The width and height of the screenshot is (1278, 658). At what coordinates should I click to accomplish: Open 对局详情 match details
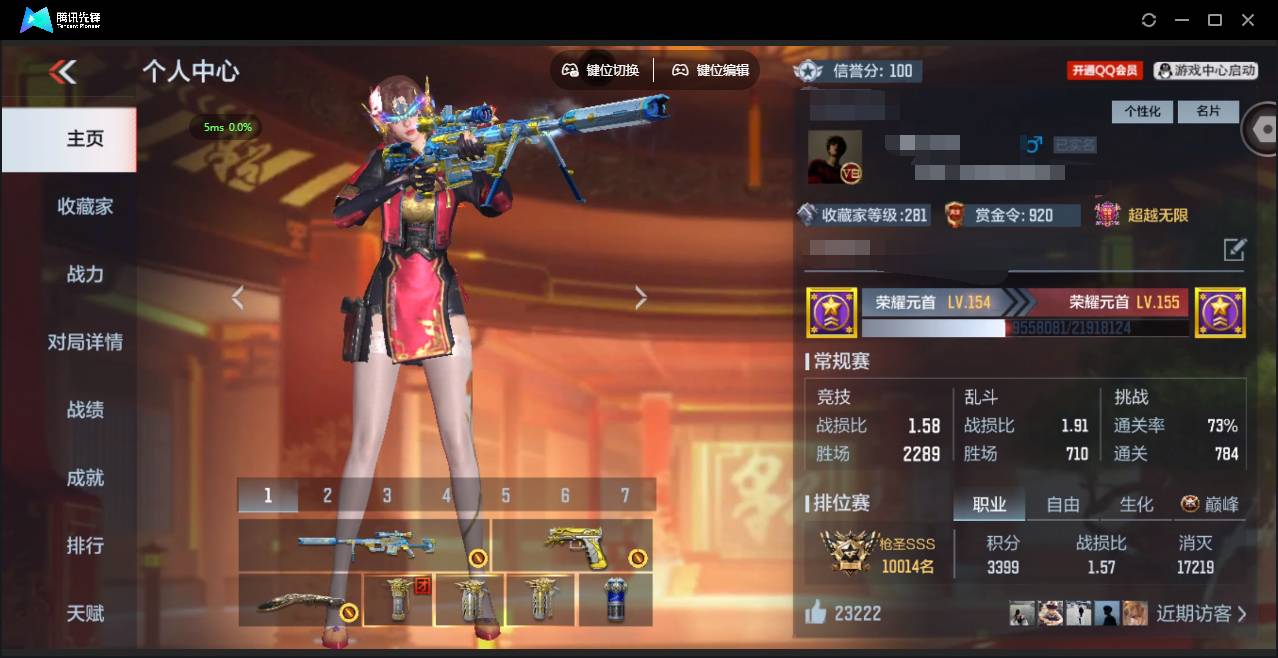[85, 342]
